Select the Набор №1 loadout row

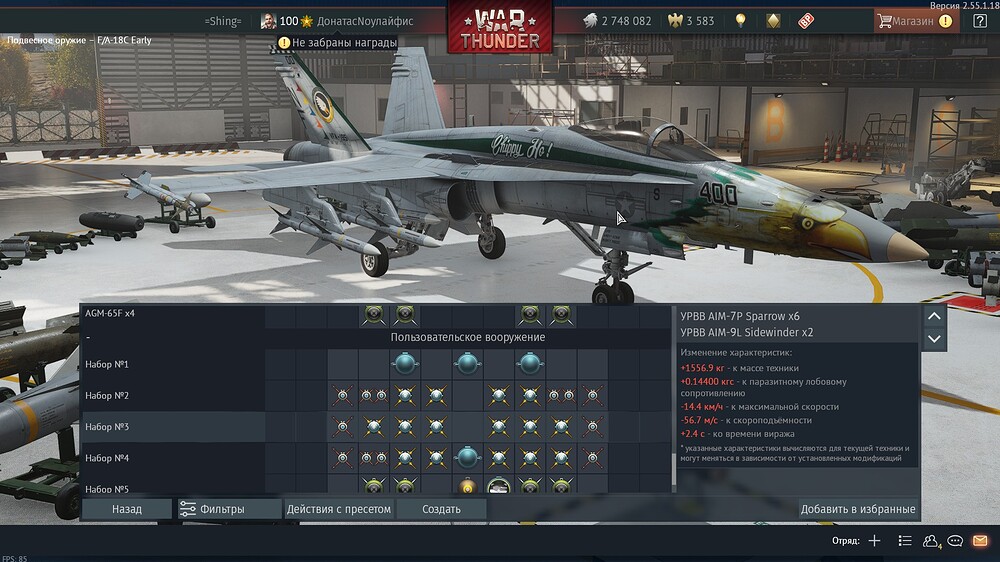pos(107,364)
